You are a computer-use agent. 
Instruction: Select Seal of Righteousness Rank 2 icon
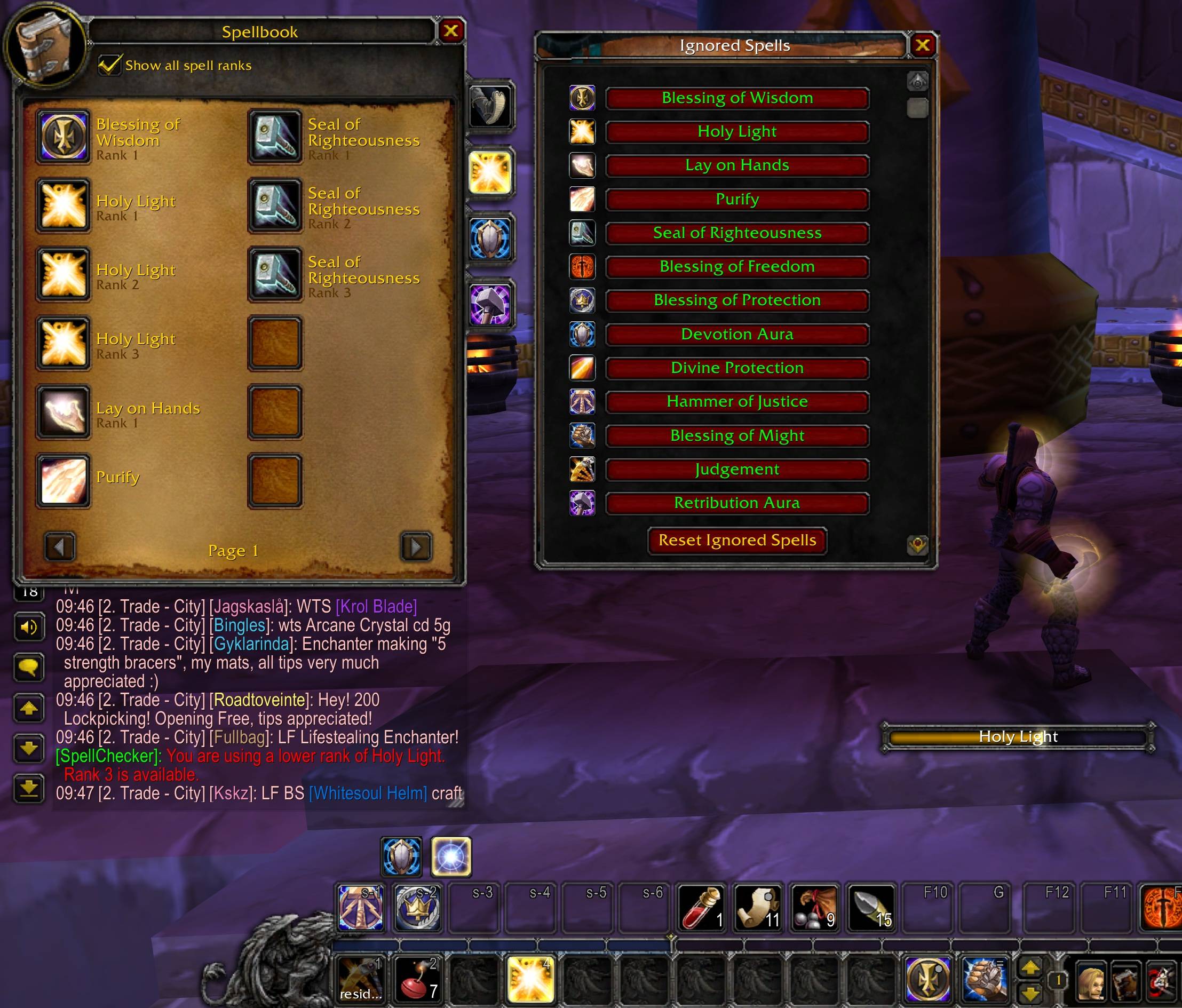(x=275, y=207)
